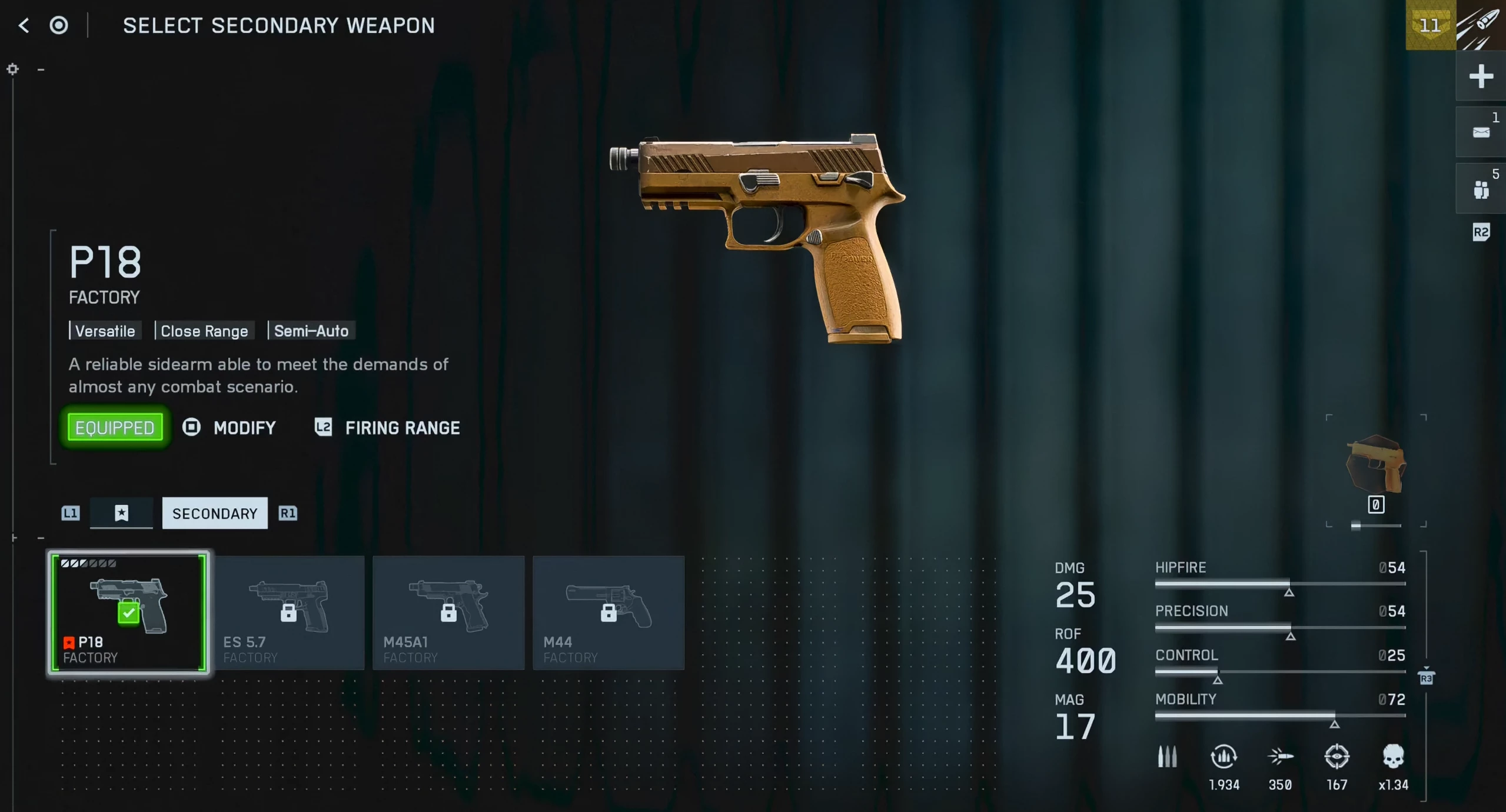Screen dimensions: 1506x812
Task: Select the P18 Factory pistol tile
Action: pos(129,613)
